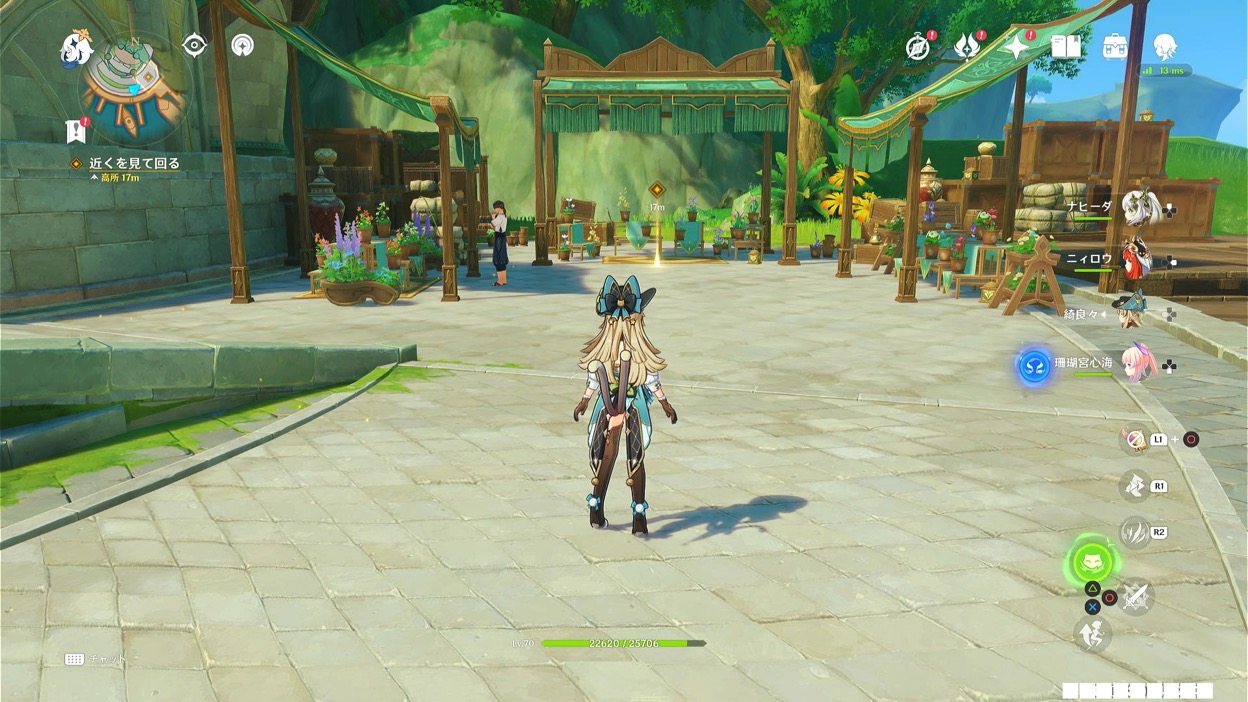Click the white arc-and-star signal icon
This screenshot has height=702, width=1248.
pyautogui.click(x=242, y=45)
